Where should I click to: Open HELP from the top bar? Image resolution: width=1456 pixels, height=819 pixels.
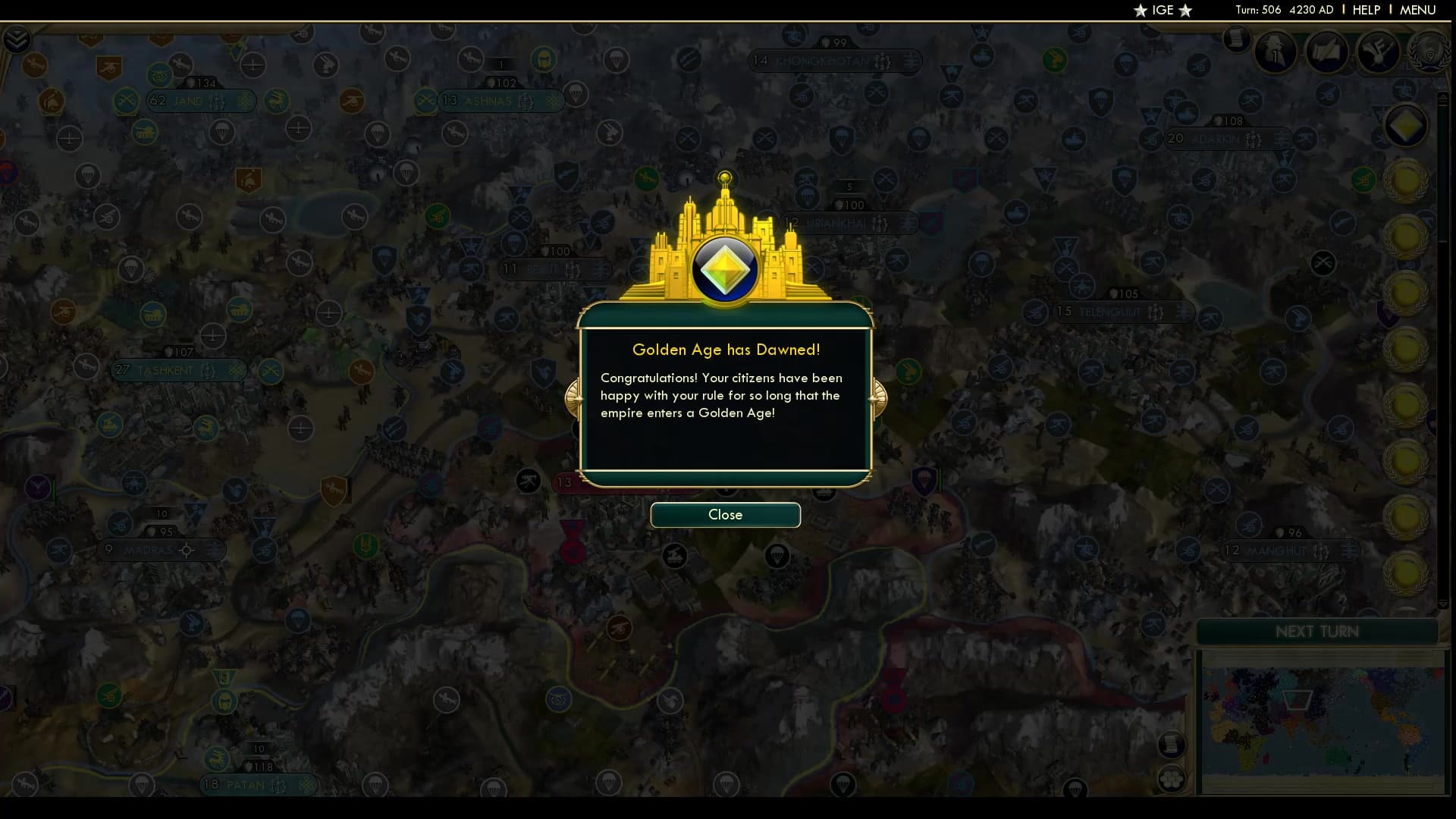pos(1365,10)
